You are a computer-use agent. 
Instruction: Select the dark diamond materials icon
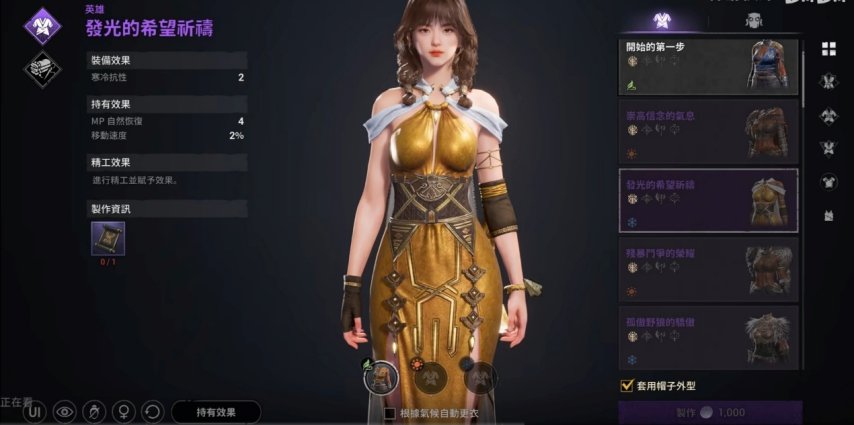(x=43, y=68)
